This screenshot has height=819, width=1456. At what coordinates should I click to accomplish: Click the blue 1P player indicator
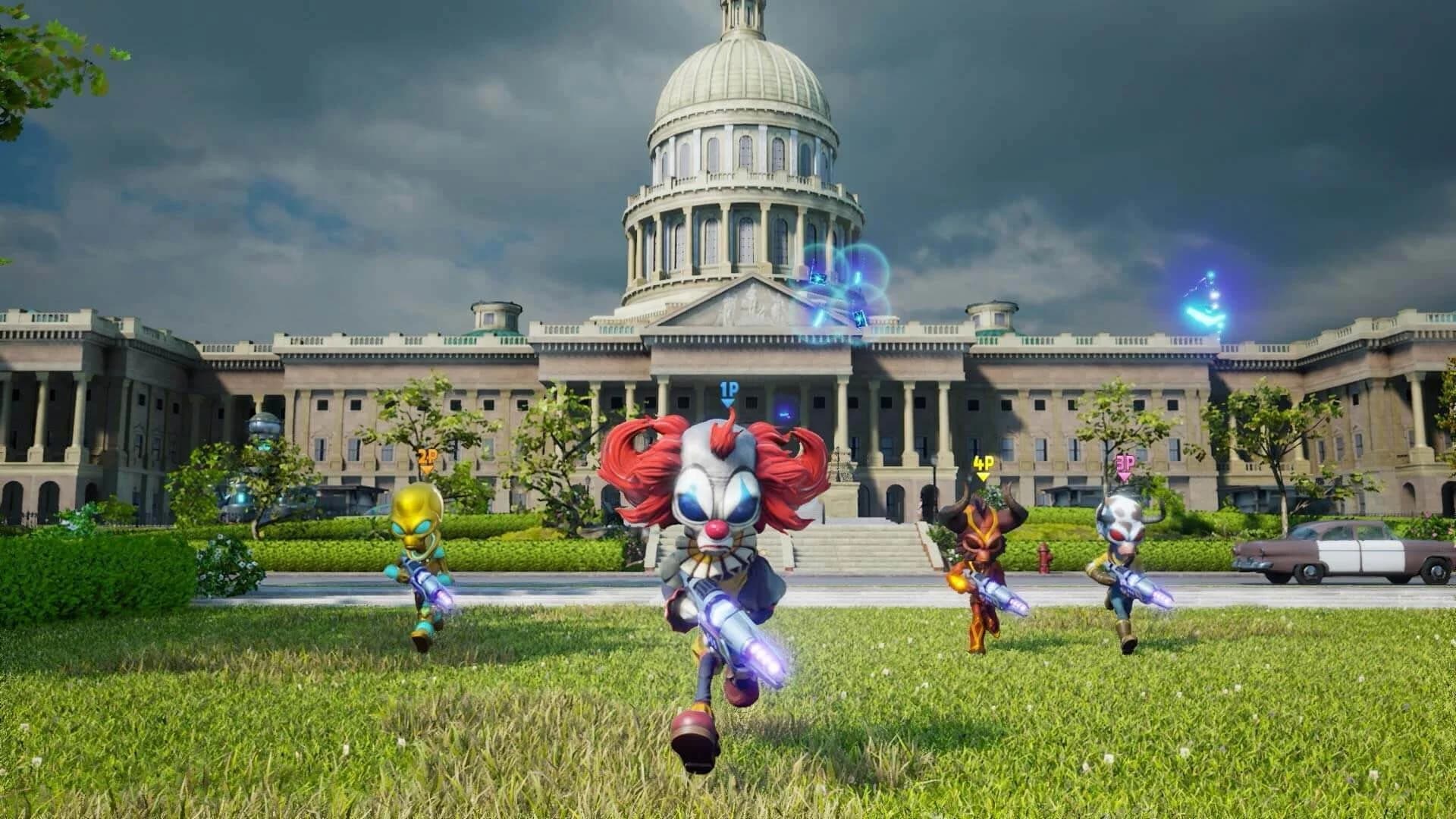pos(728,388)
